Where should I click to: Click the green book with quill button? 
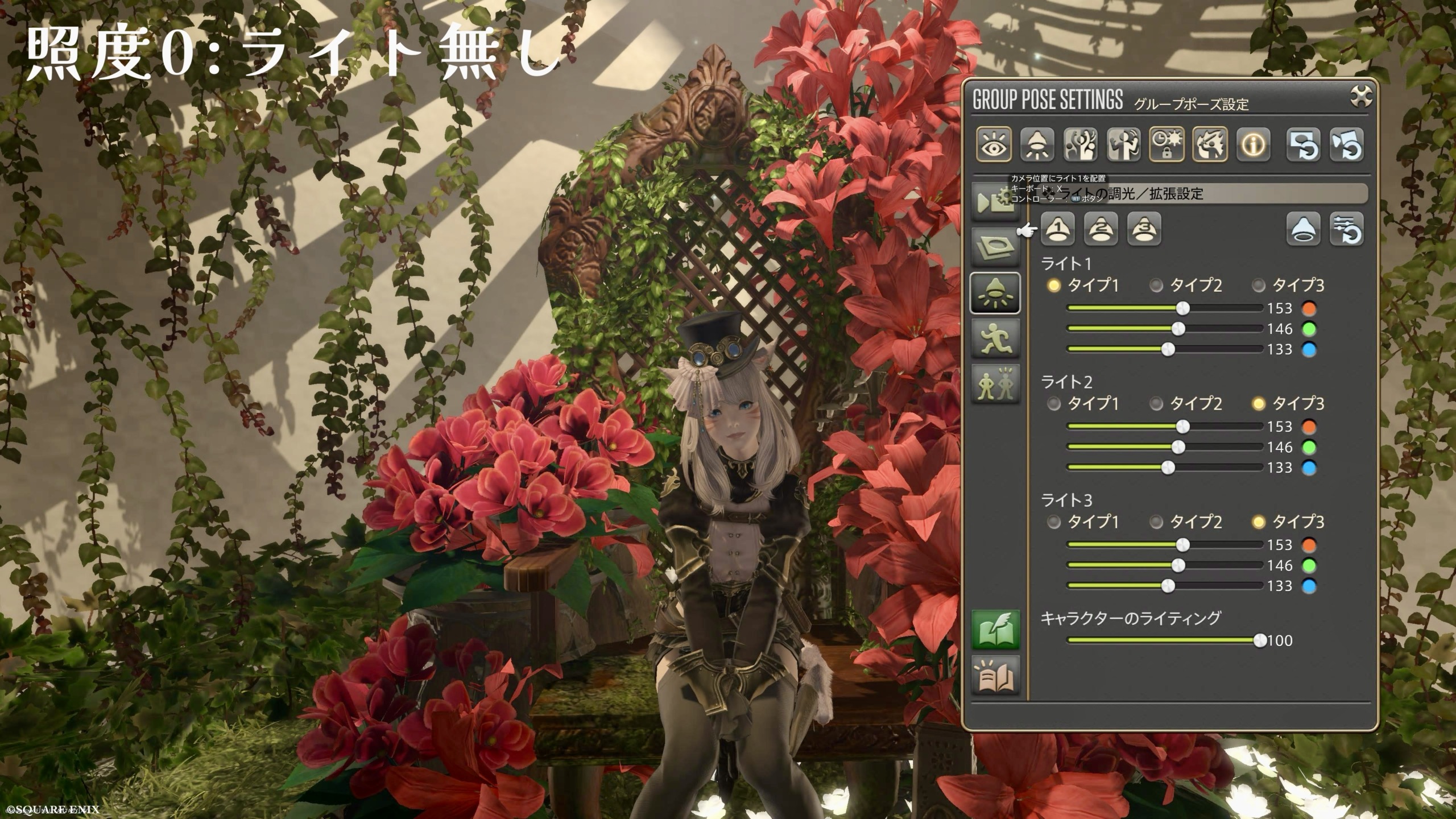995,630
